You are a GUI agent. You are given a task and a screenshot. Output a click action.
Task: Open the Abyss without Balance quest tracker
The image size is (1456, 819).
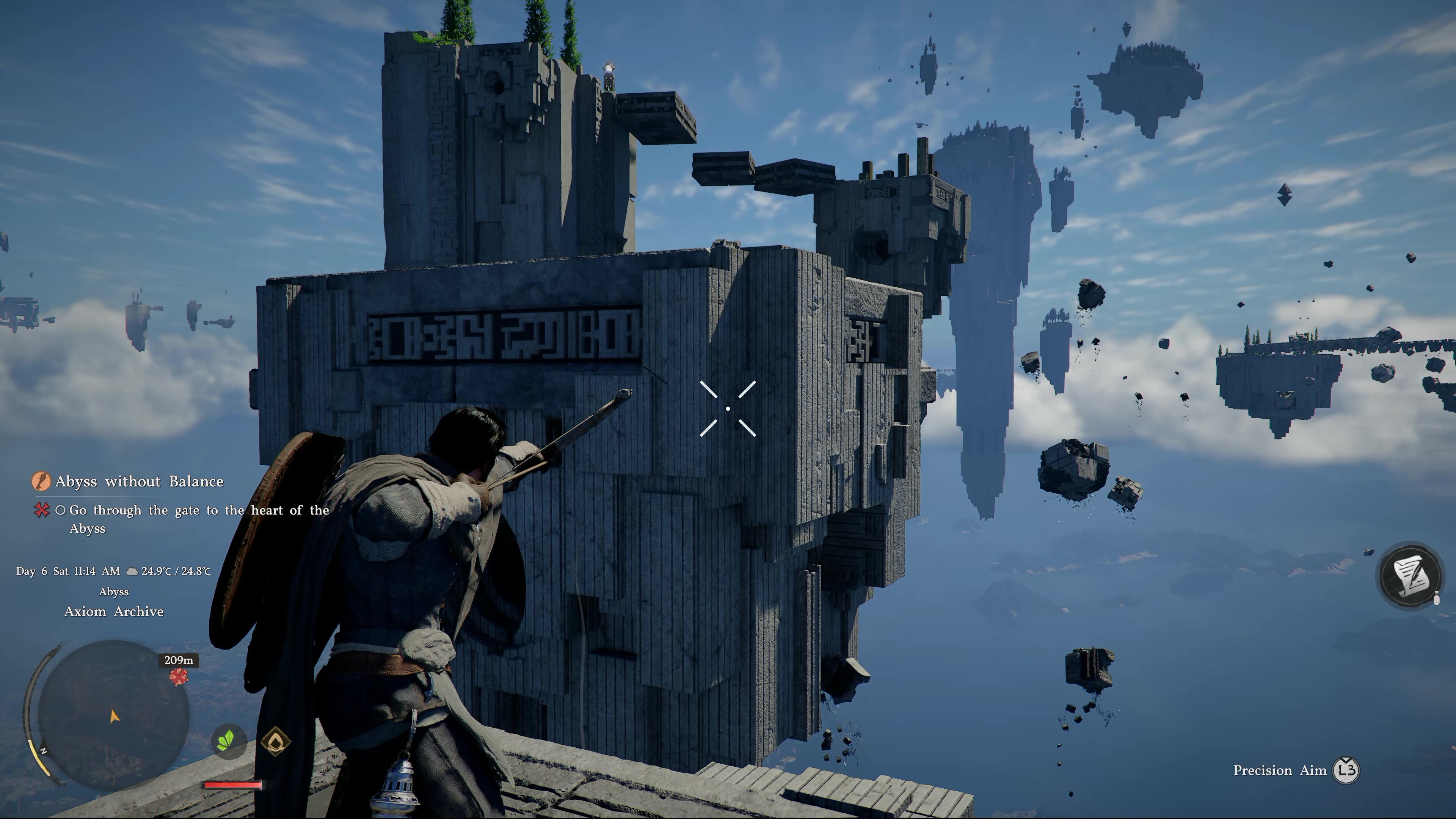[139, 482]
